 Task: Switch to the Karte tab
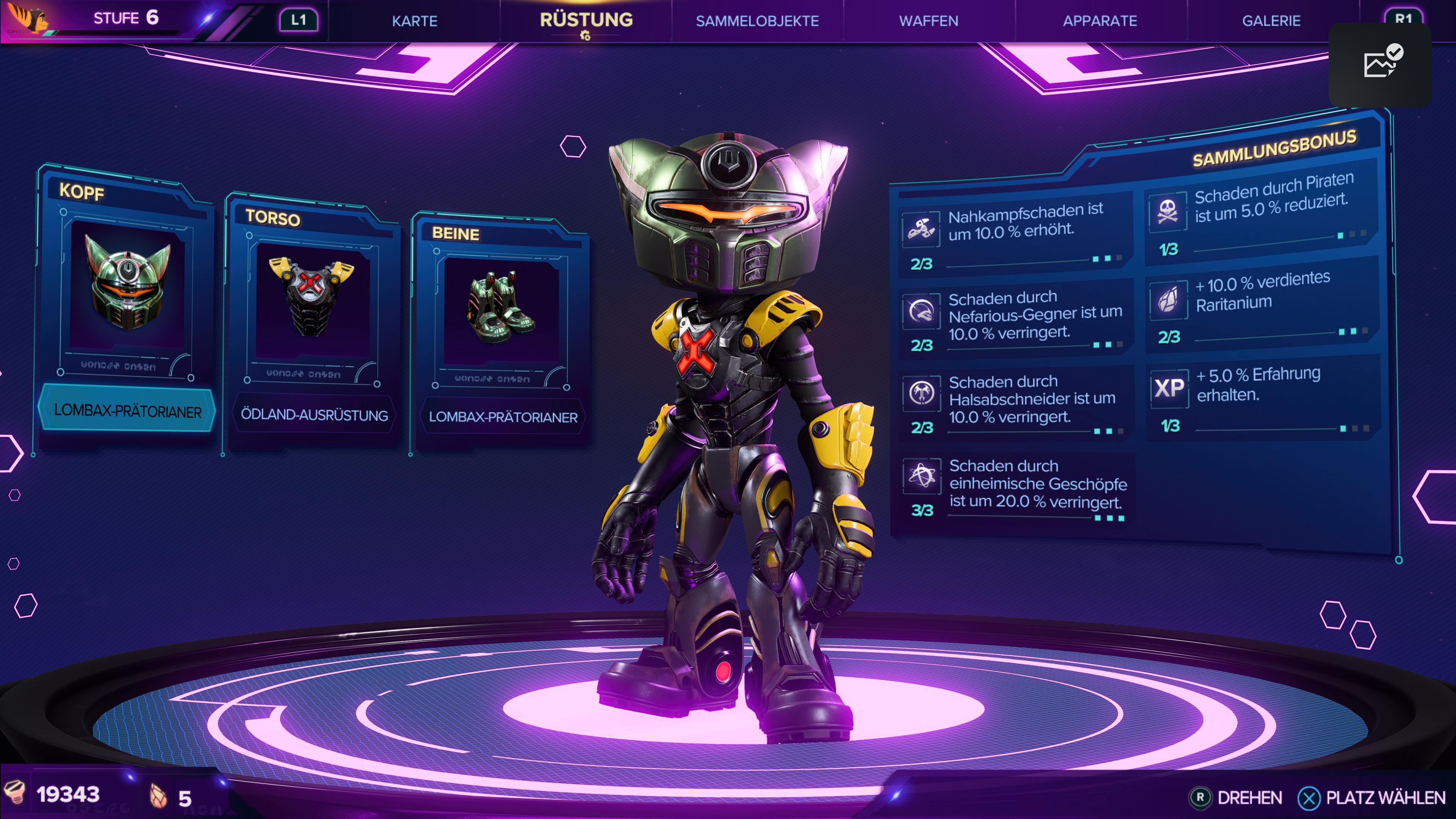pyautogui.click(x=414, y=21)
